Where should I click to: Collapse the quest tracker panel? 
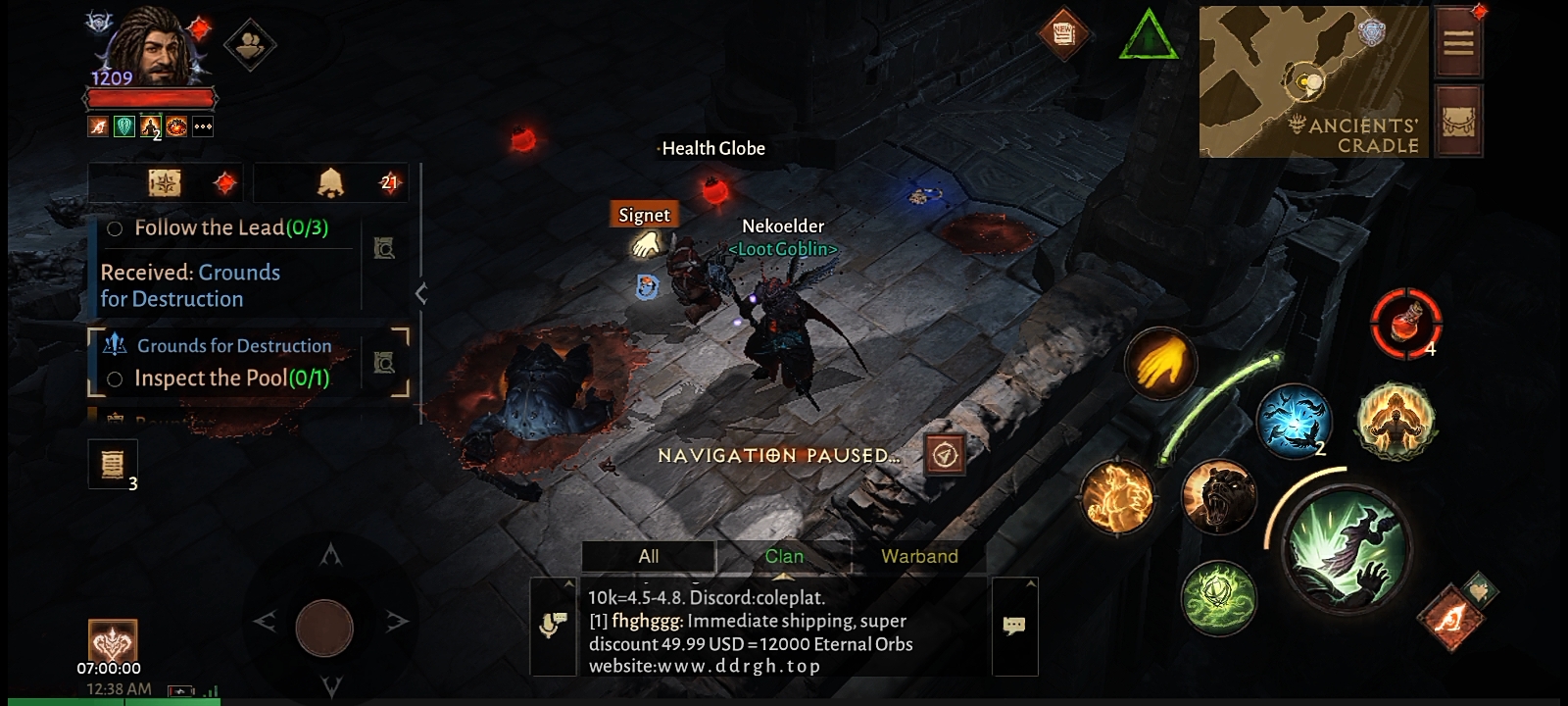(x=421, y=293)
